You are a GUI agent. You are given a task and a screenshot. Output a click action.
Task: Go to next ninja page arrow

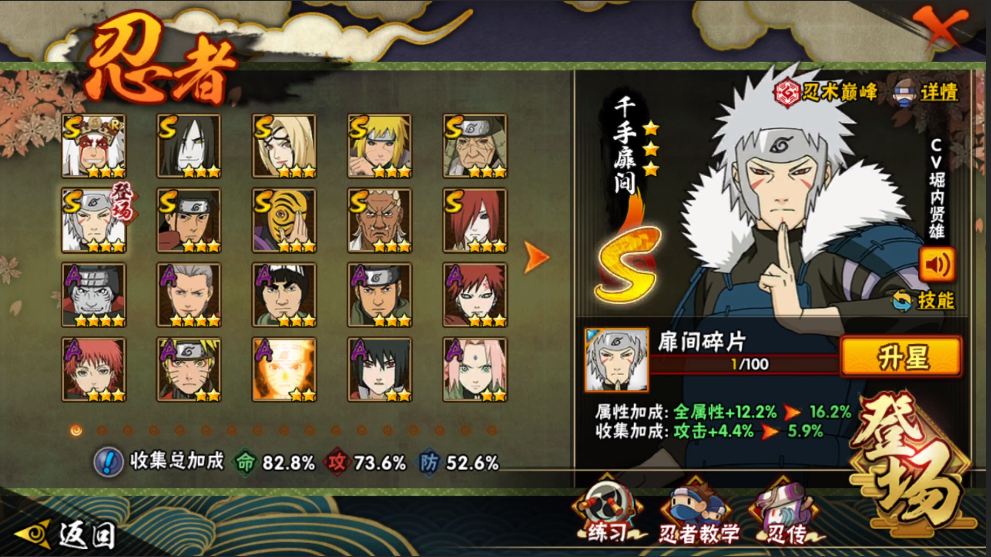pyautogui.click(x=537, y=257)
